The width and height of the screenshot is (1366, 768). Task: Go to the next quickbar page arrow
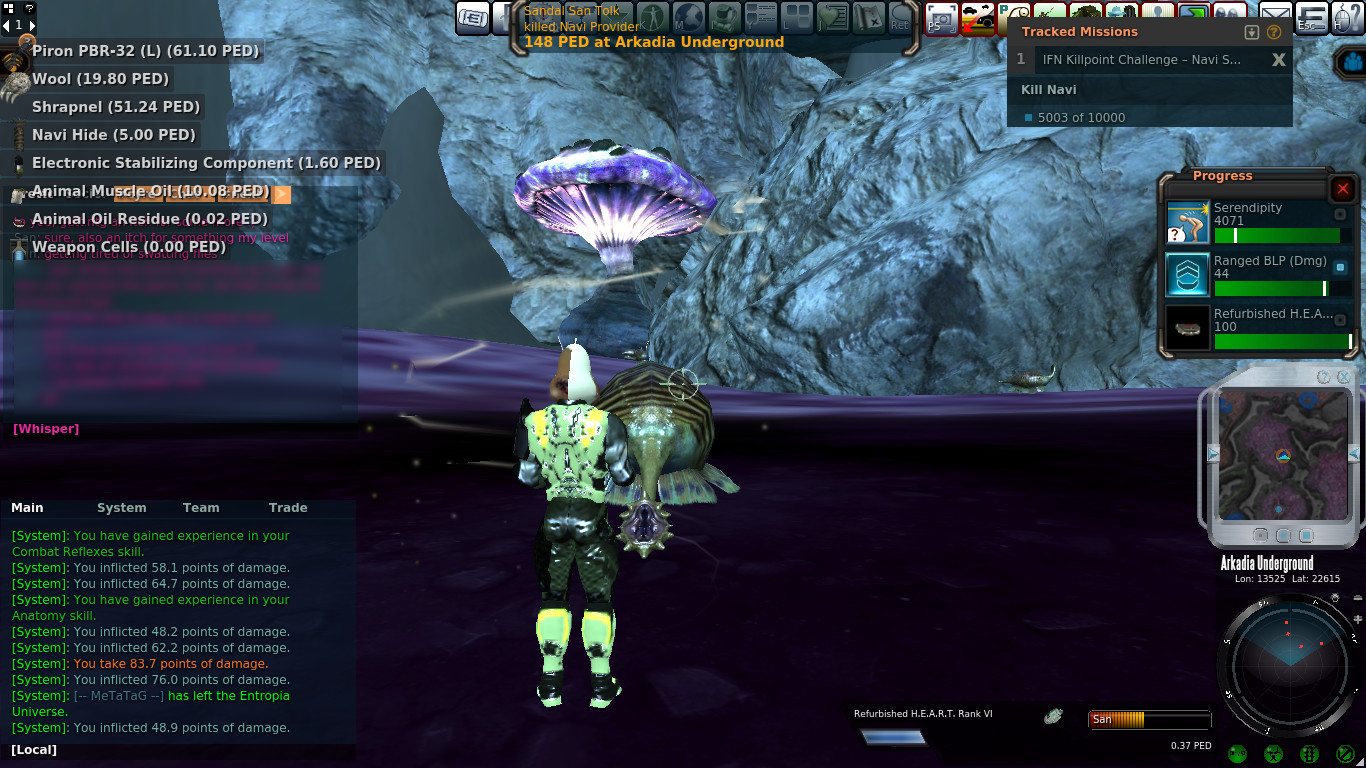32,25
